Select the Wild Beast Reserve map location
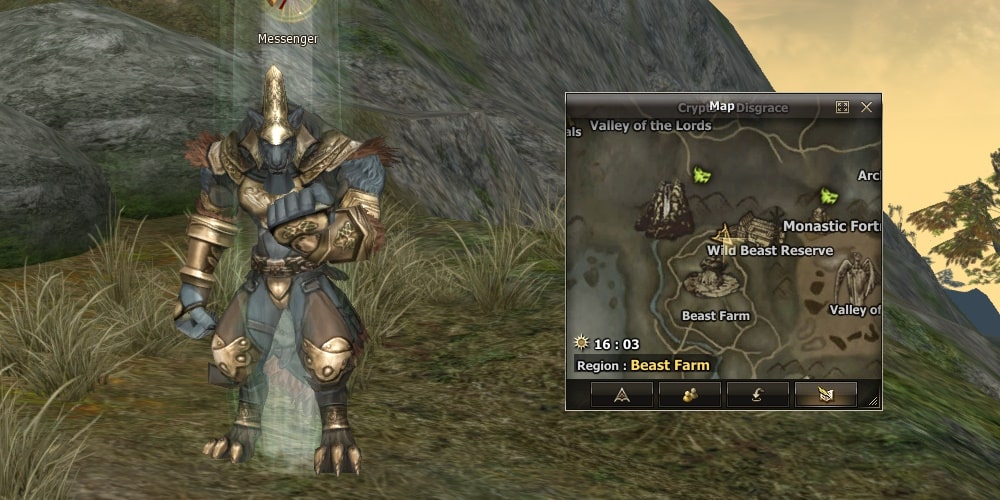Screen dimensions: 1000x500 pyautogui.click(x=769, y=250)
